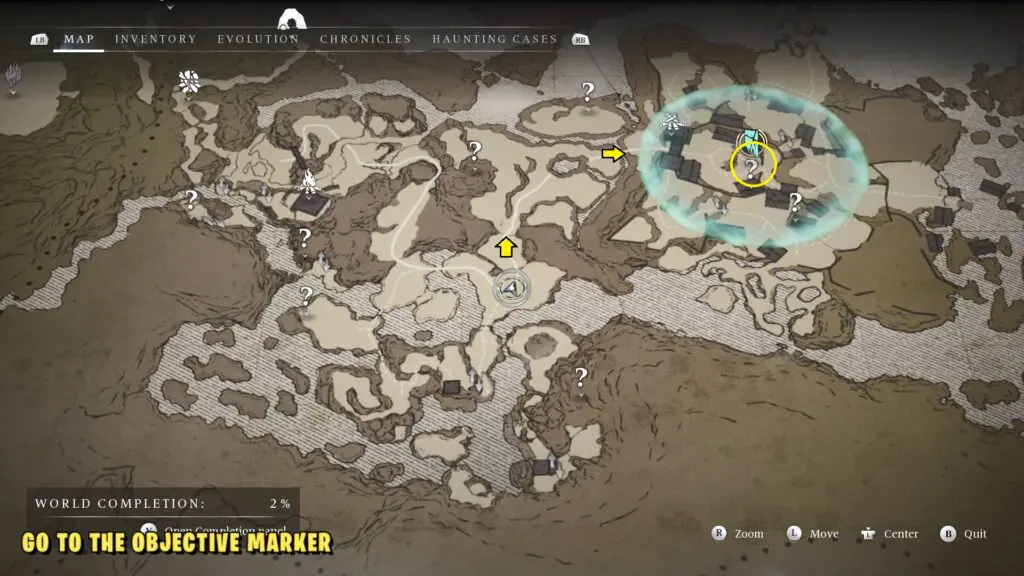Viewport: 1024px width, 576px height.
Task: Click the player position arrow marker
Action: coord(511,288)
